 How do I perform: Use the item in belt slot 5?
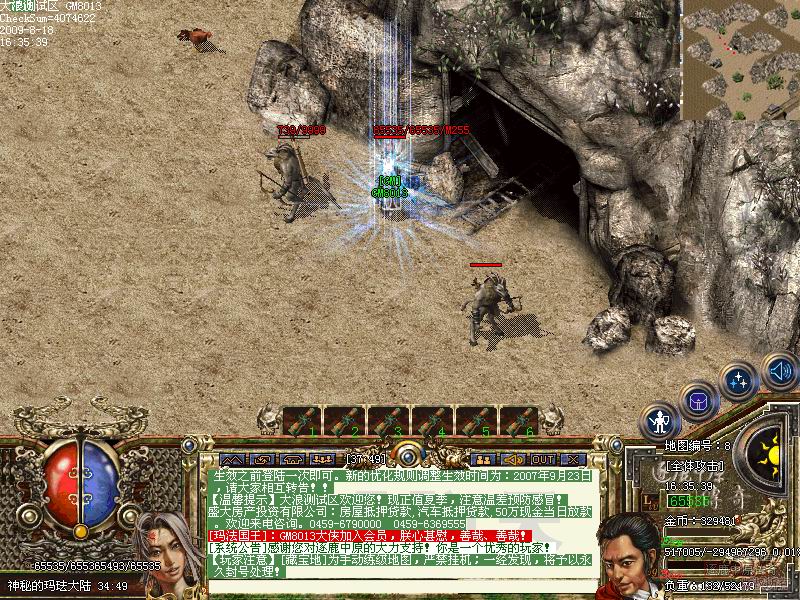pyautogui.click(x=477, y=420)
